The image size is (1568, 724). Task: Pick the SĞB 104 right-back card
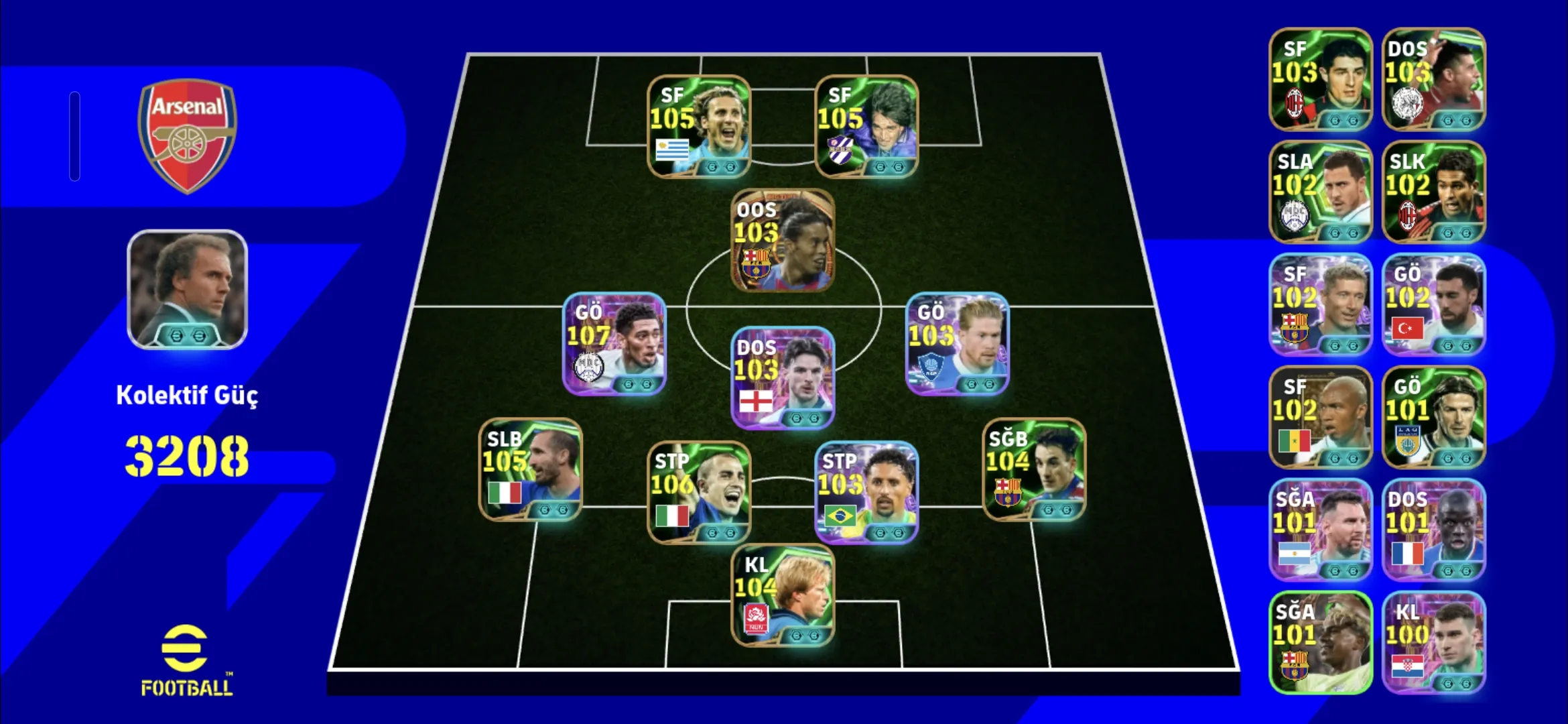1034,469
